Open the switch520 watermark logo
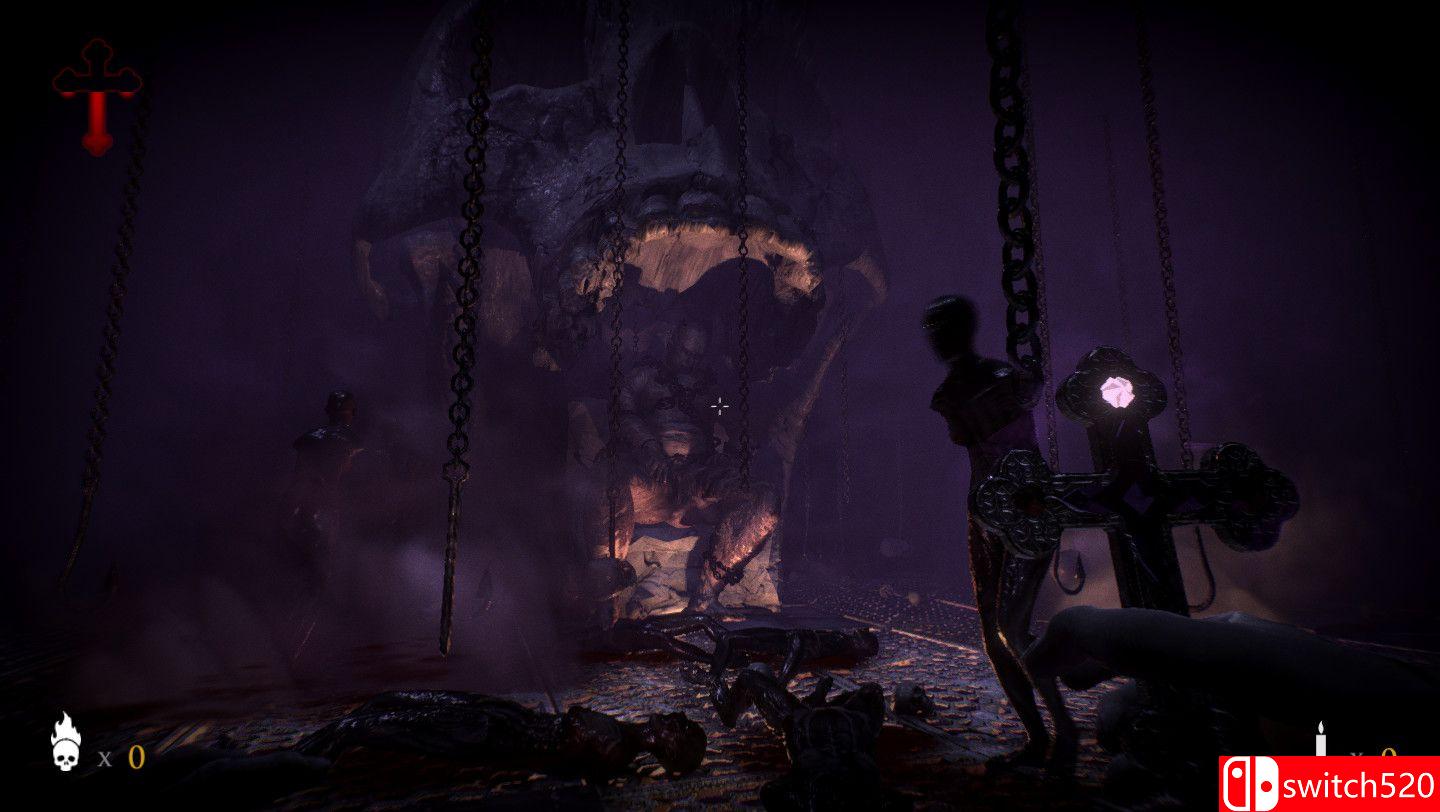 pos(1328,783)
